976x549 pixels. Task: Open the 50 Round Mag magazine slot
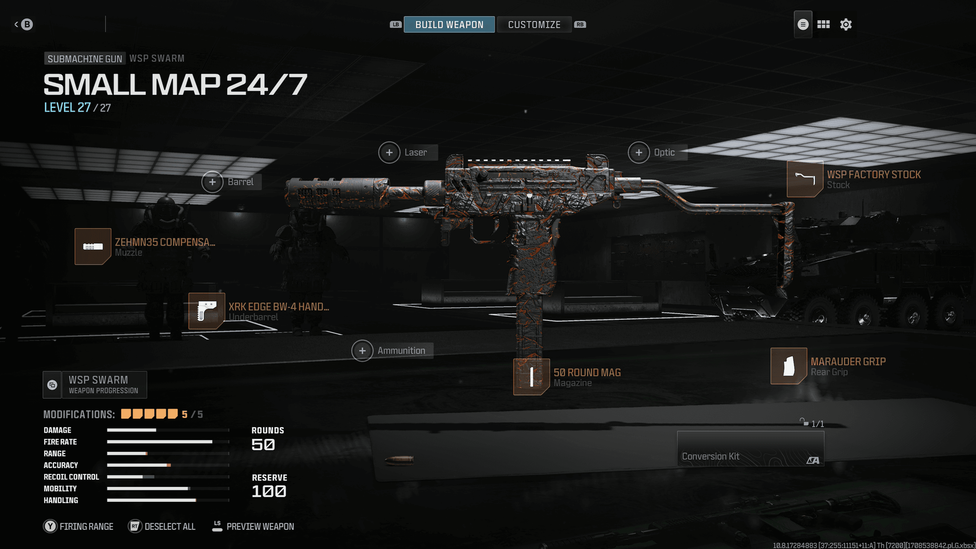click(x=532, y=377)
